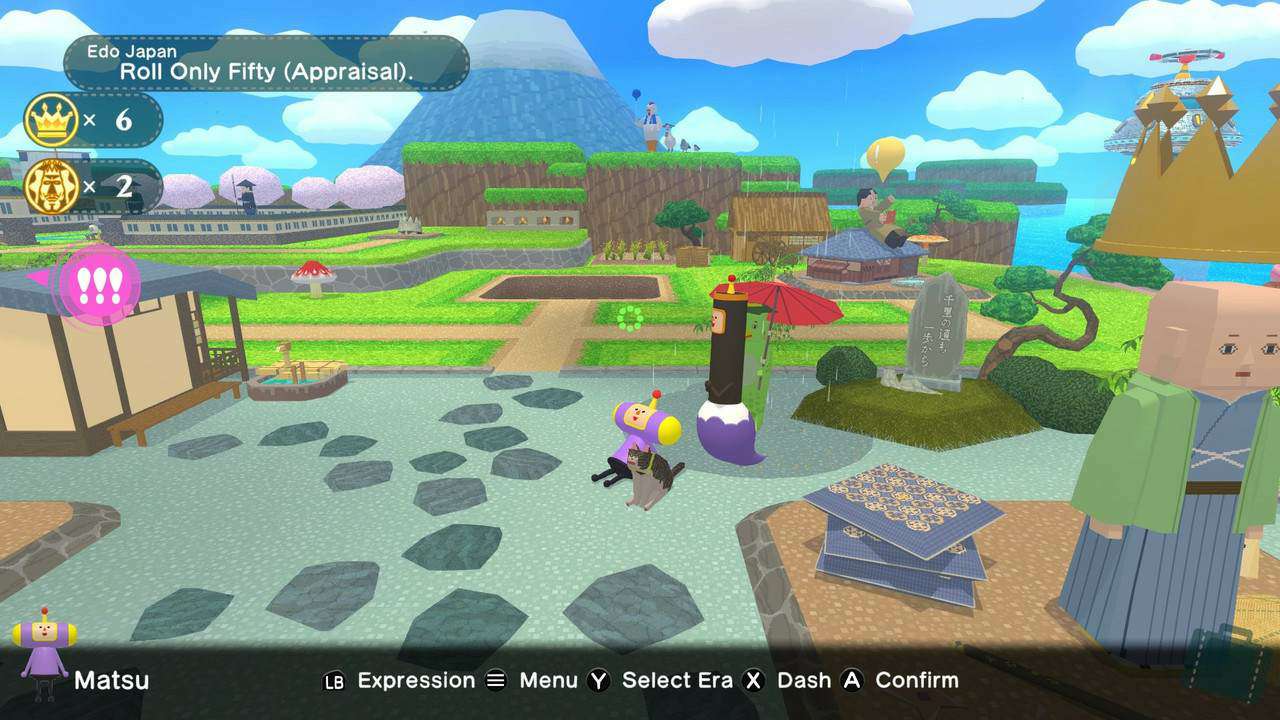Select the Roll Only Fifty stage banner
This screenshot has width=1280, height=720.
(266, 62)
